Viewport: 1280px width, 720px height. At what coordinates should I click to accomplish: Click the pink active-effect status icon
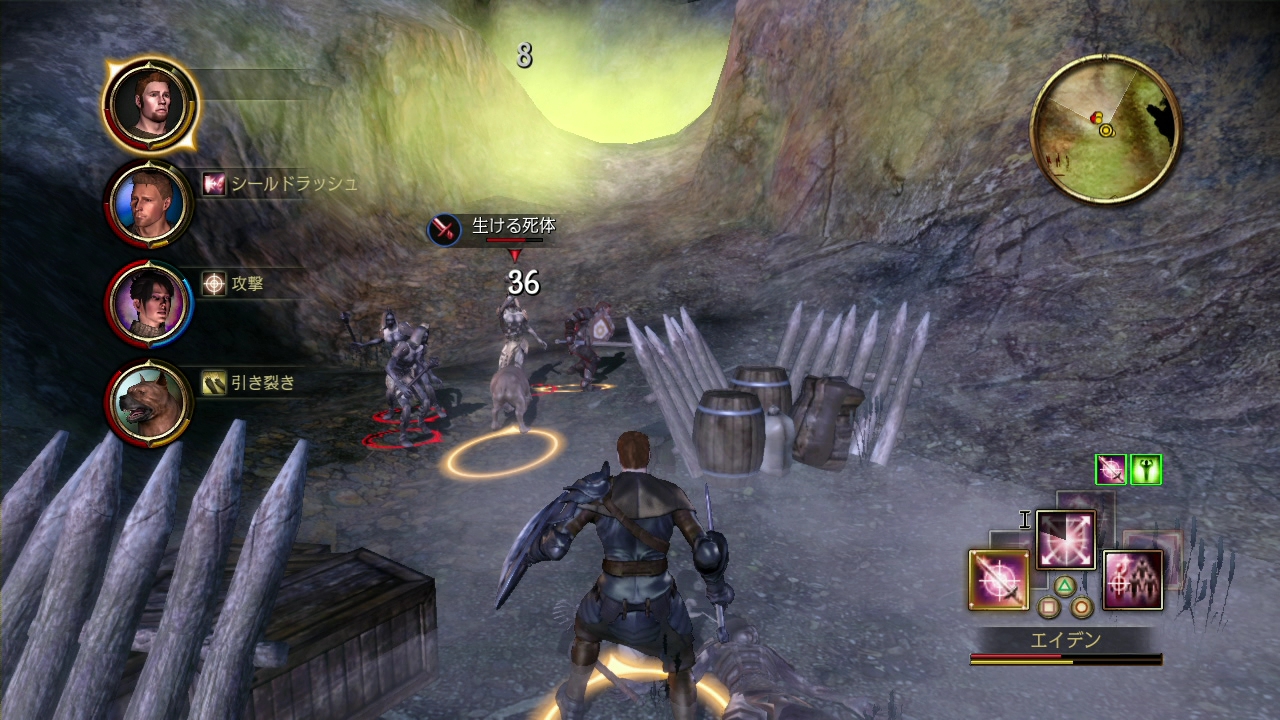(1110, 469)
